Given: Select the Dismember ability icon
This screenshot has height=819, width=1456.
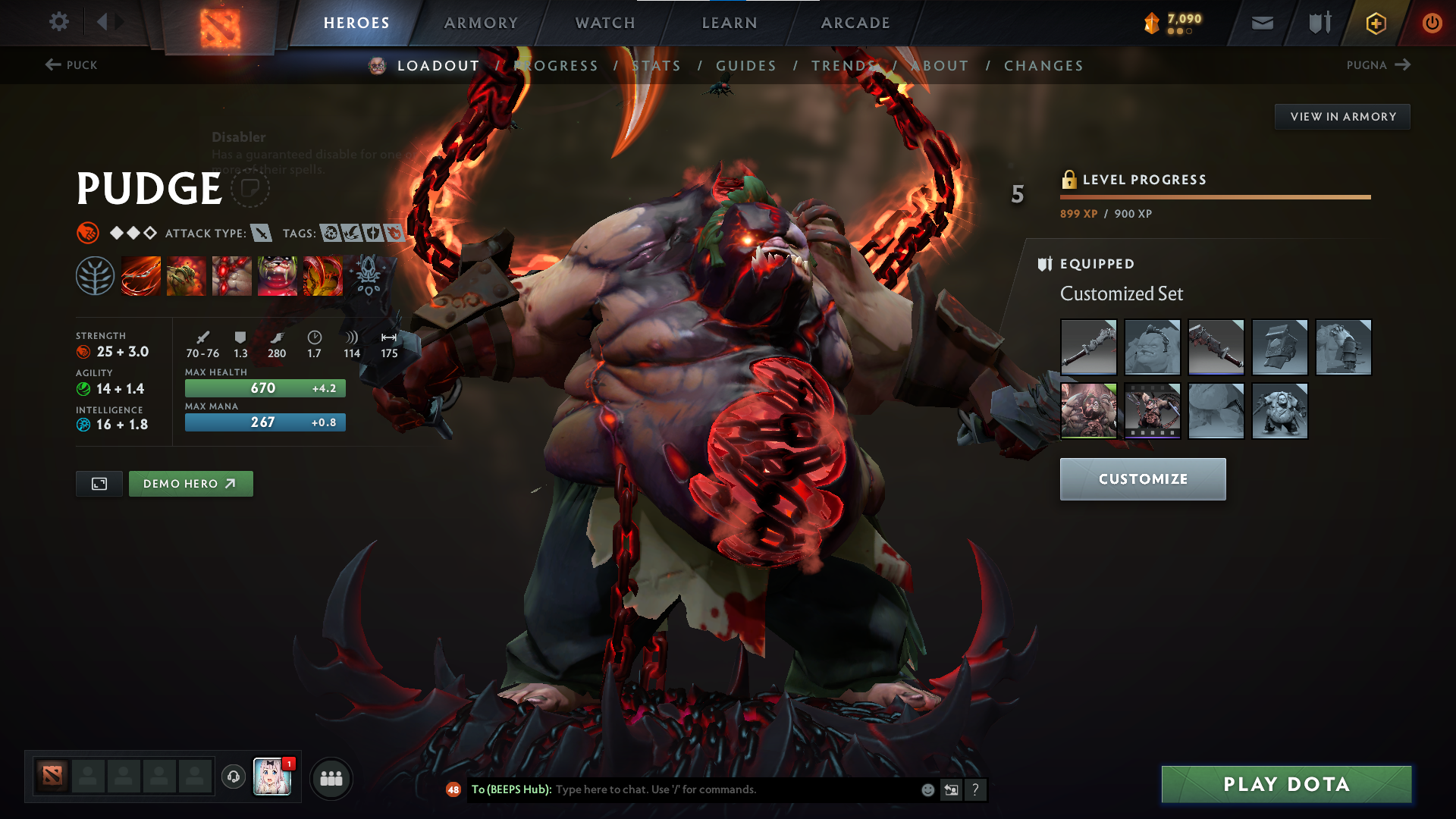Looking at the screenshot, I should pyautogui.click(x=278, y=275).
